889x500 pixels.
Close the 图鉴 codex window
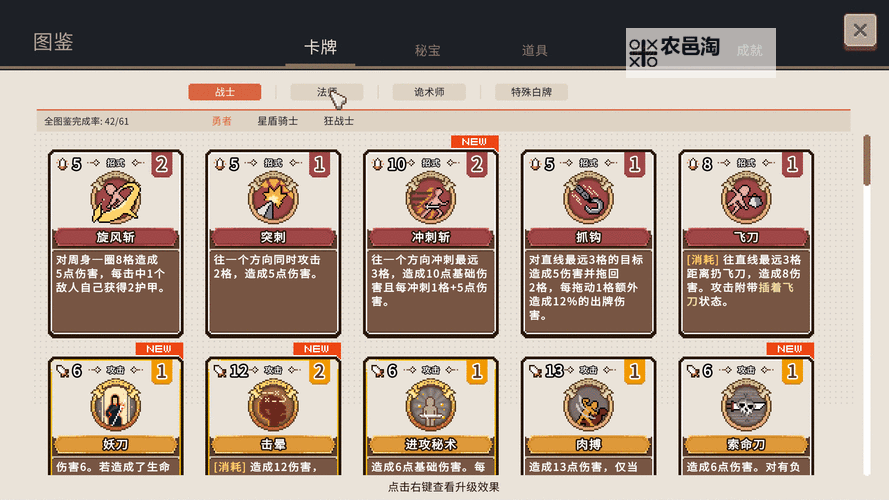(x=859, y=31)
